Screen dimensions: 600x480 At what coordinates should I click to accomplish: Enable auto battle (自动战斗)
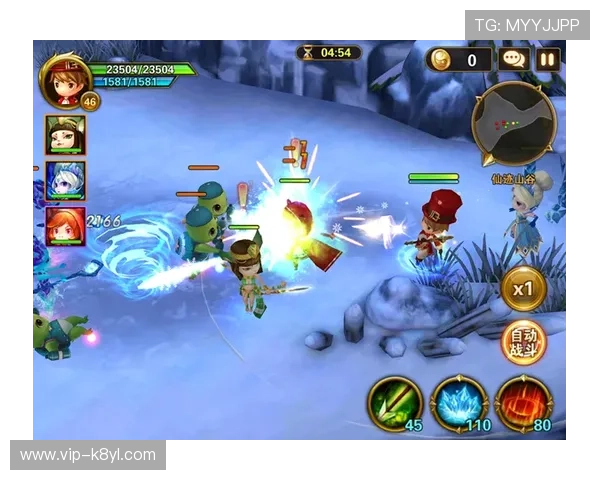click(523, 343)
